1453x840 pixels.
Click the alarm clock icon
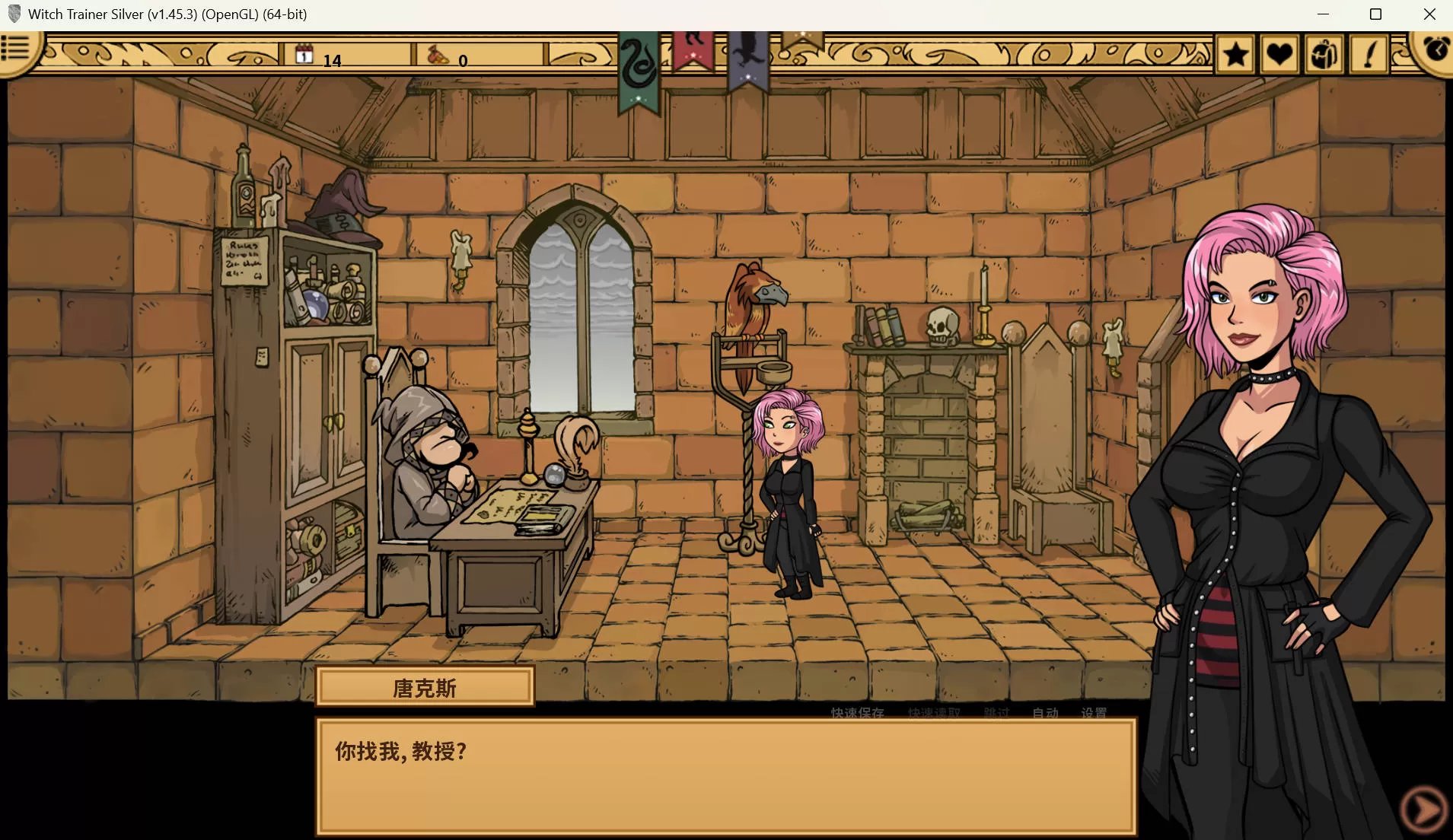[x=1435, y=50]
